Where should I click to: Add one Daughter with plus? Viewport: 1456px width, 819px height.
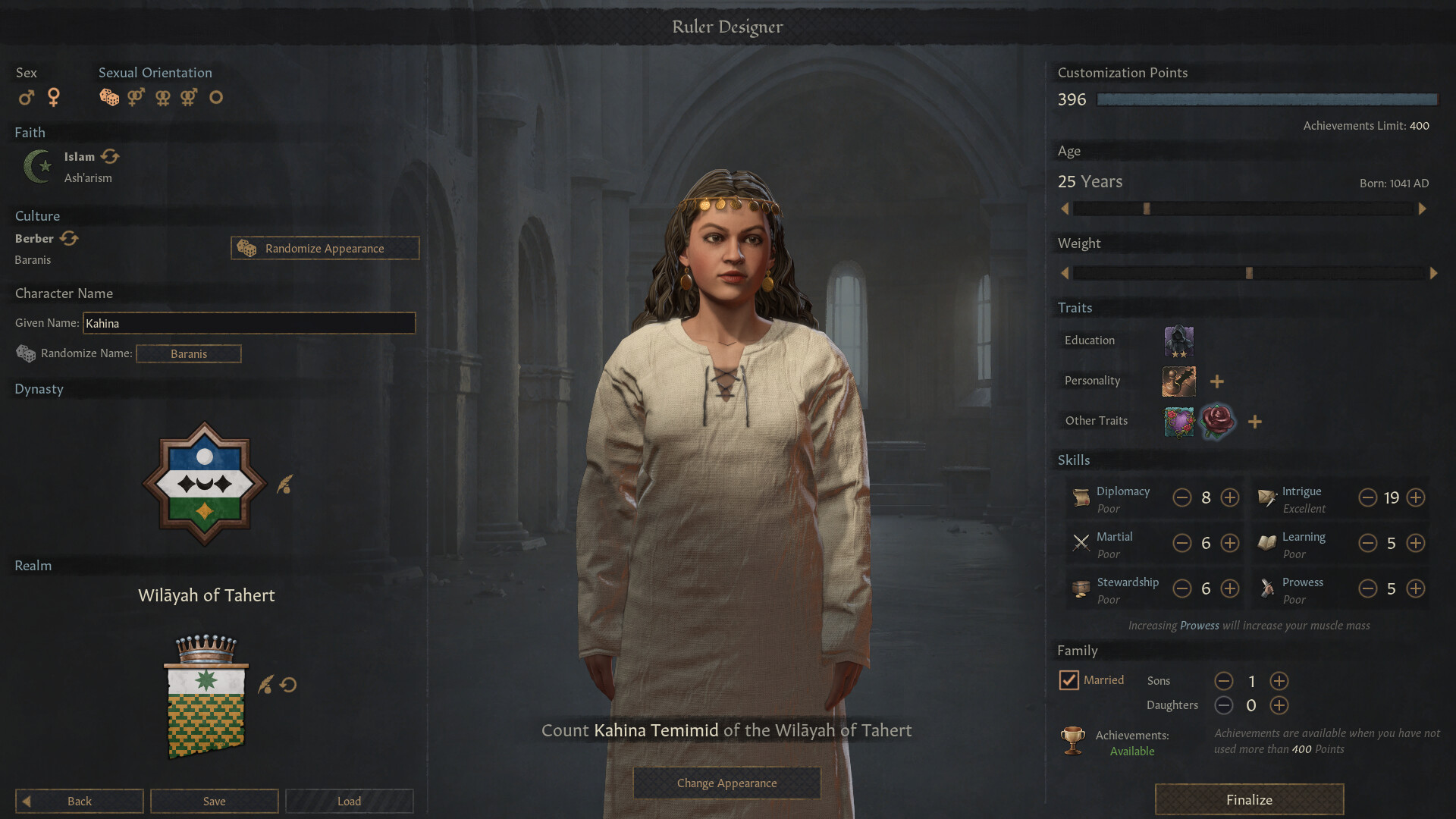(1279, 705)
